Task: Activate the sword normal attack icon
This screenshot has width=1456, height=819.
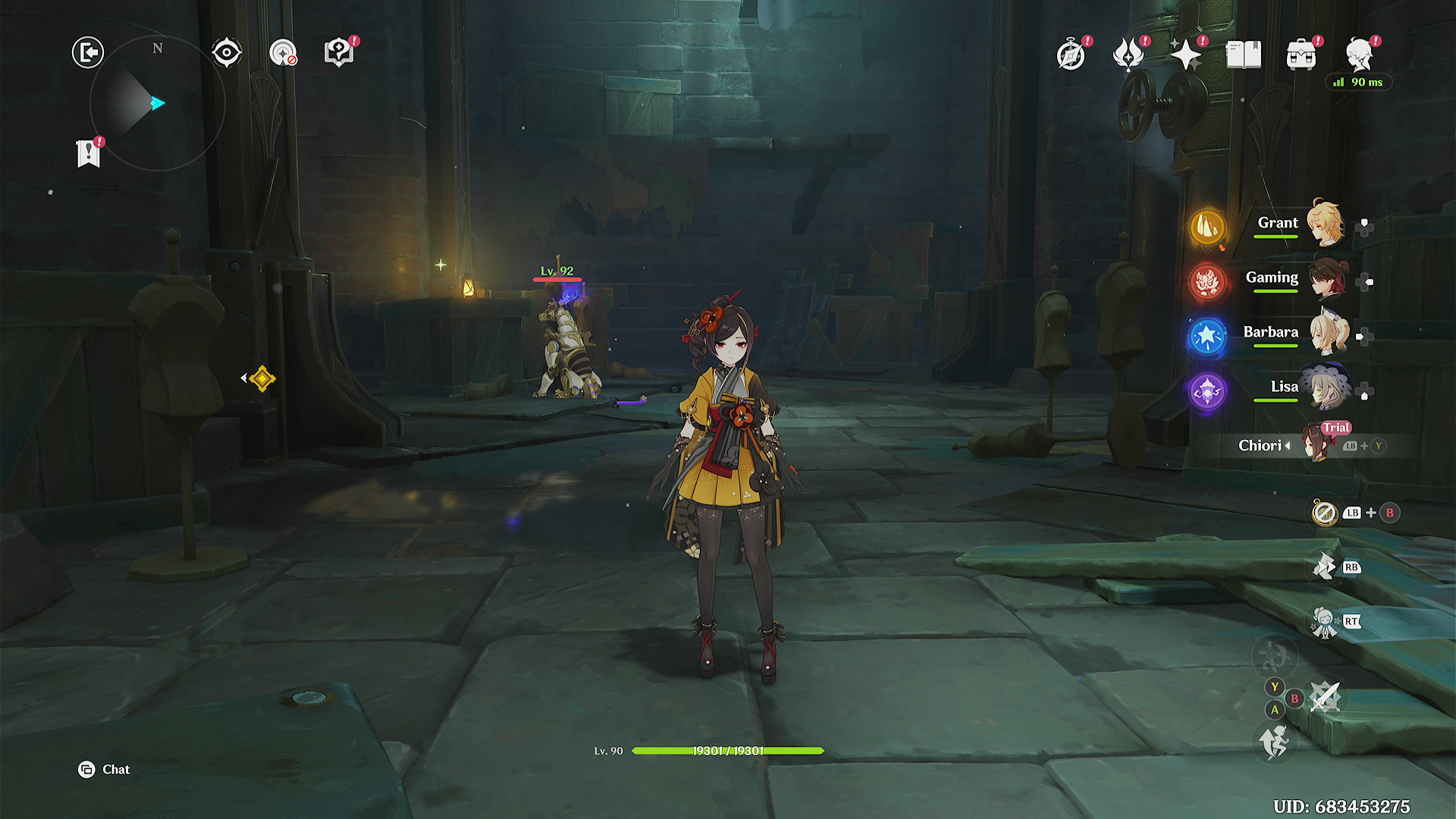Action: pyautogui.click(x=1326, y=696)
